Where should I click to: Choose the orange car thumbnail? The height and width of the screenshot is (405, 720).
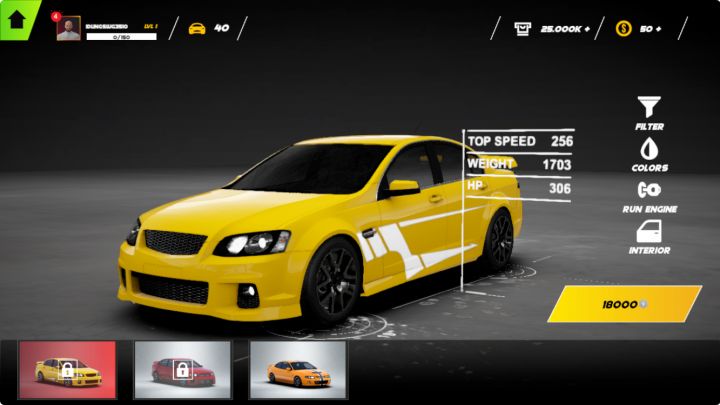tap(297, 370)
